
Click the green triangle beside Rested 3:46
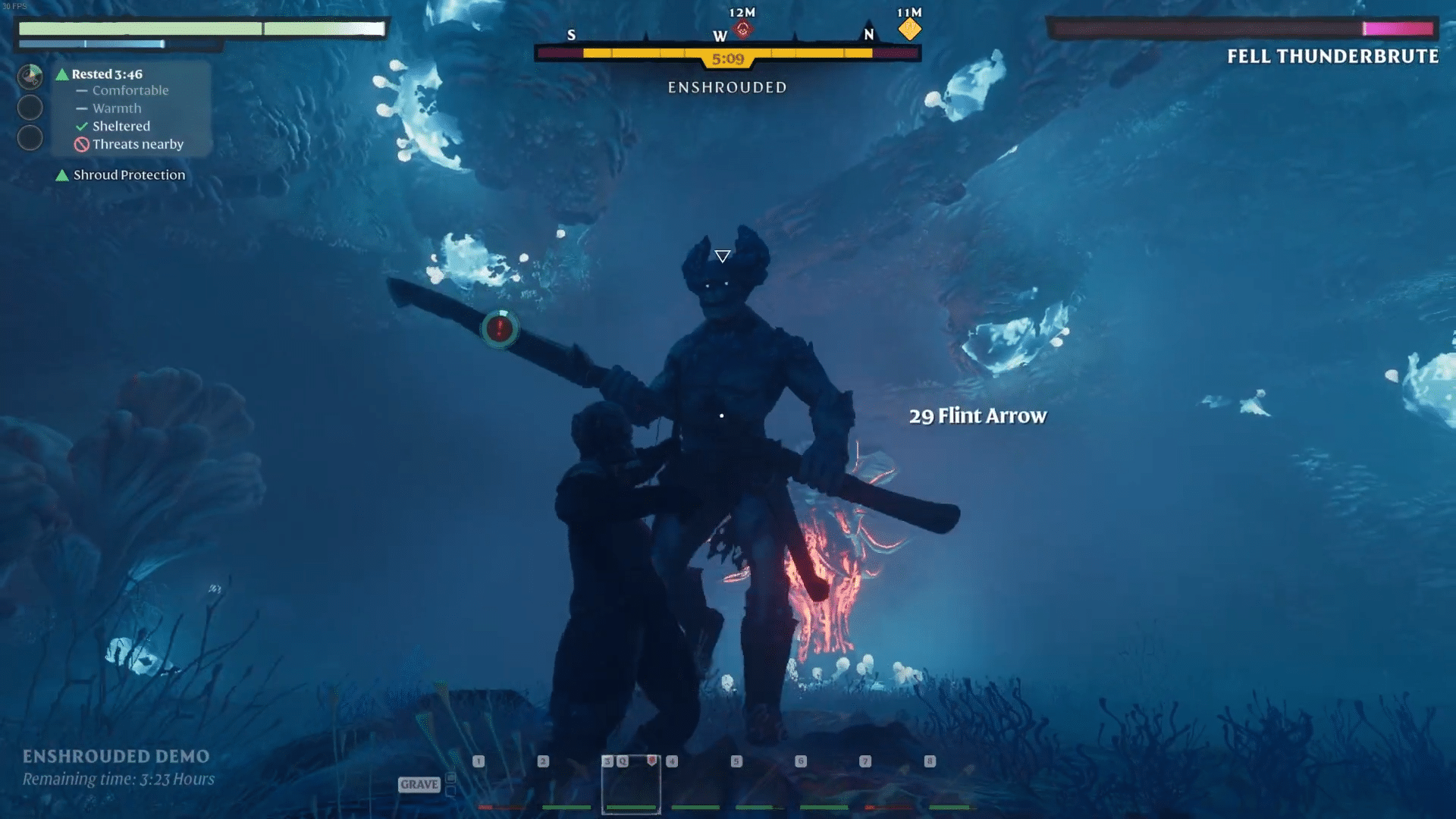[62, 74]
